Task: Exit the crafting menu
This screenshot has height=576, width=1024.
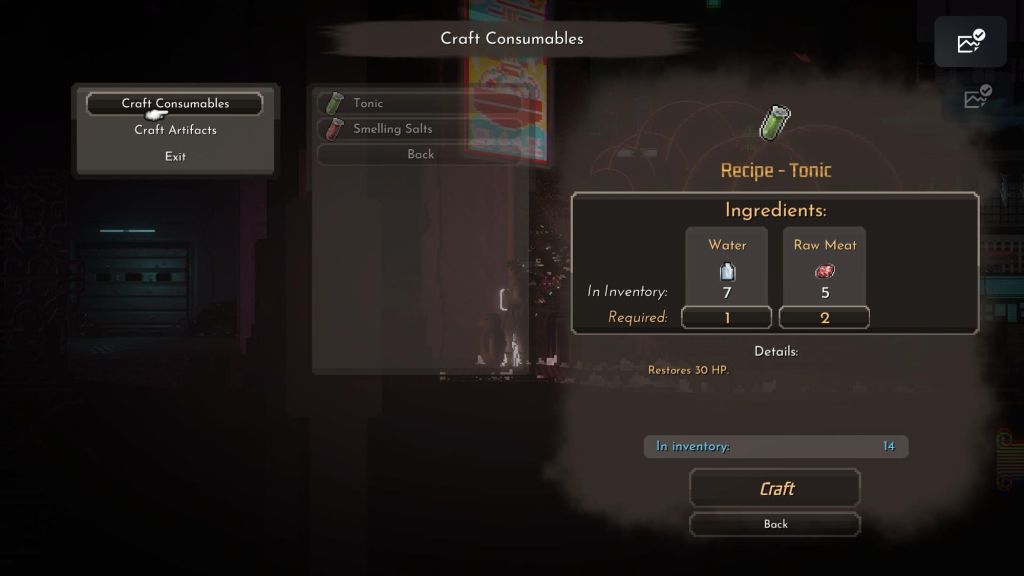Action: pos(175,156)
